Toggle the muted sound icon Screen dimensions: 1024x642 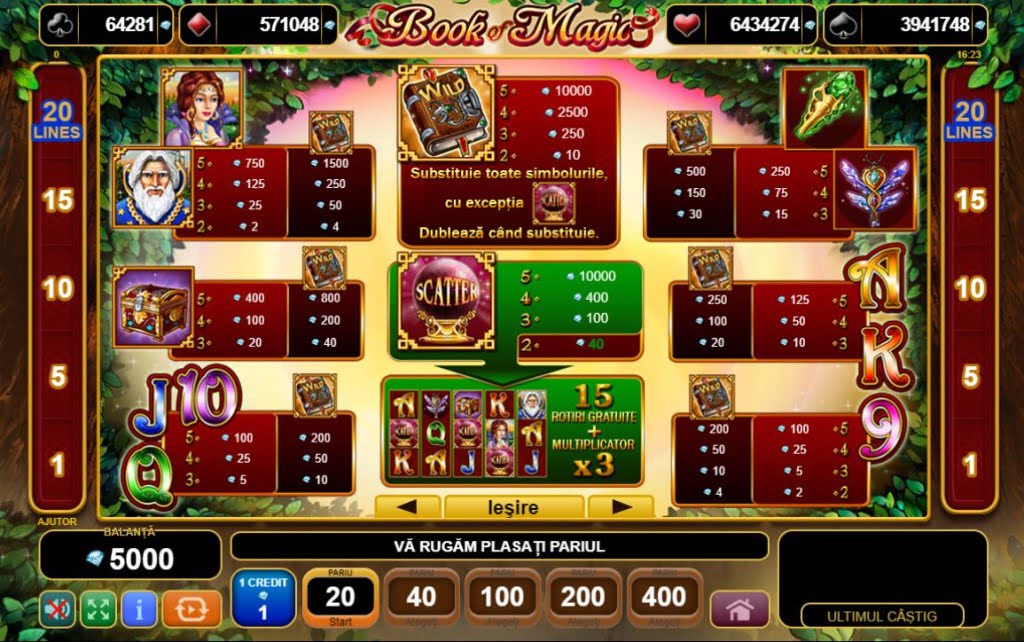[x=57, y=608]
